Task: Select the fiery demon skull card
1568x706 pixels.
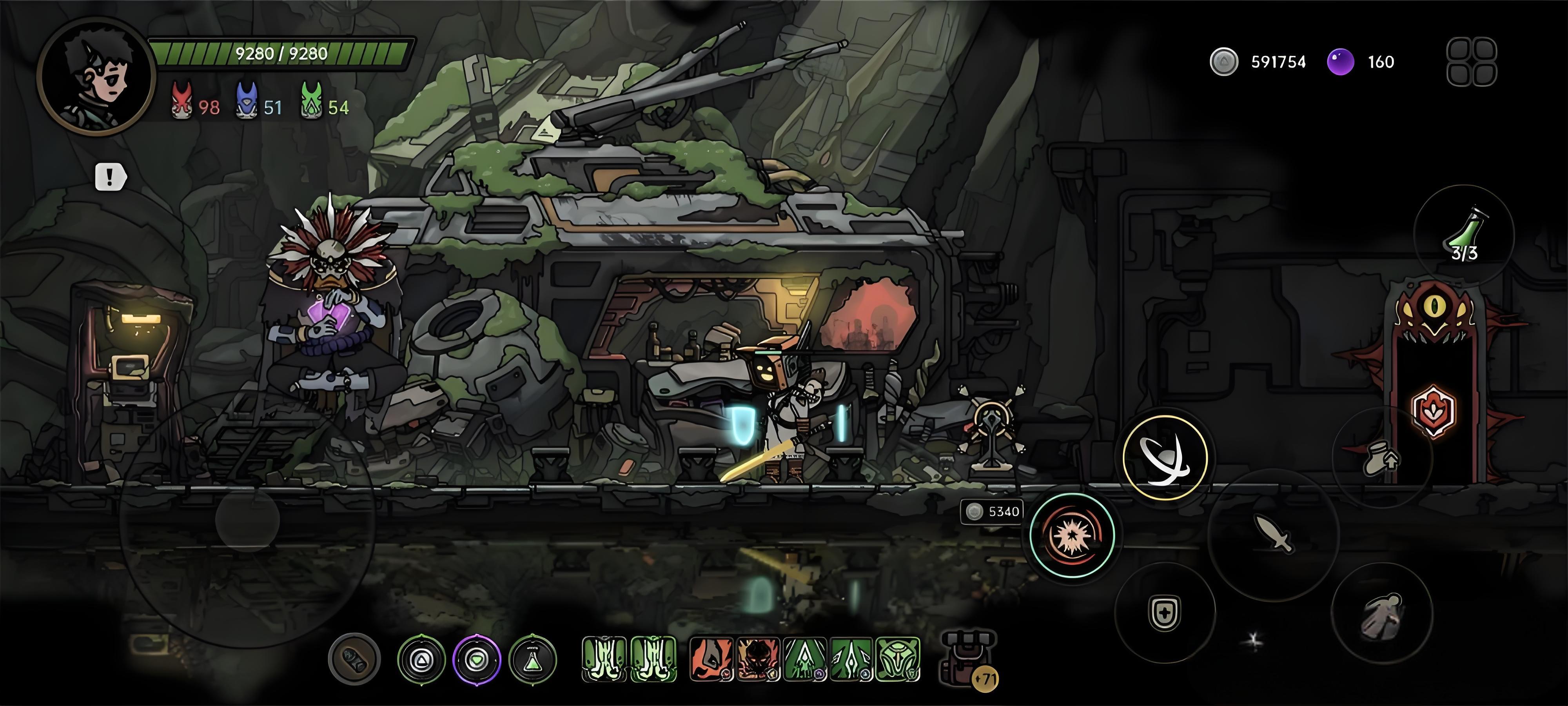Action: point(758,659)
